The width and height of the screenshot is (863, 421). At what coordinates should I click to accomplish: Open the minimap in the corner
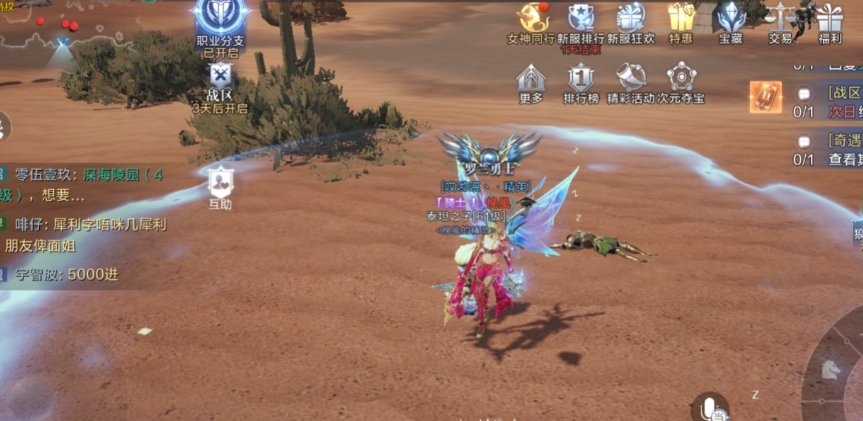[x=40, y=25]
